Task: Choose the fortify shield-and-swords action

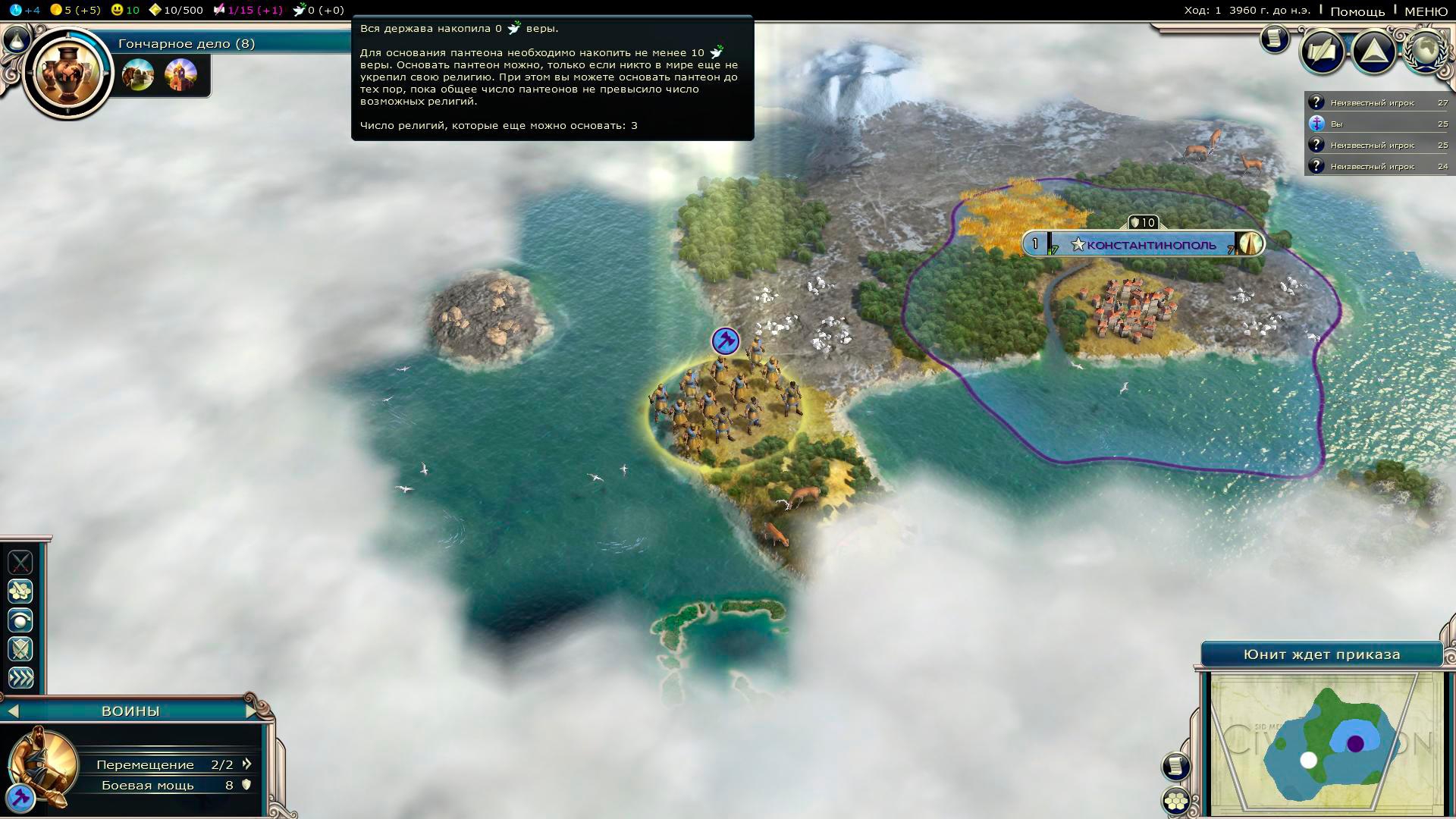Action: (20, 648)
